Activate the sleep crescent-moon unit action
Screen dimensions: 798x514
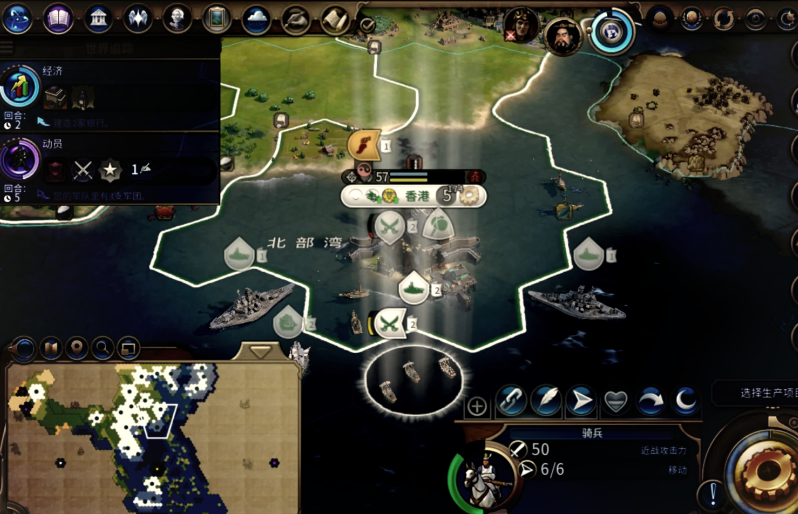[x=685, y=402]
